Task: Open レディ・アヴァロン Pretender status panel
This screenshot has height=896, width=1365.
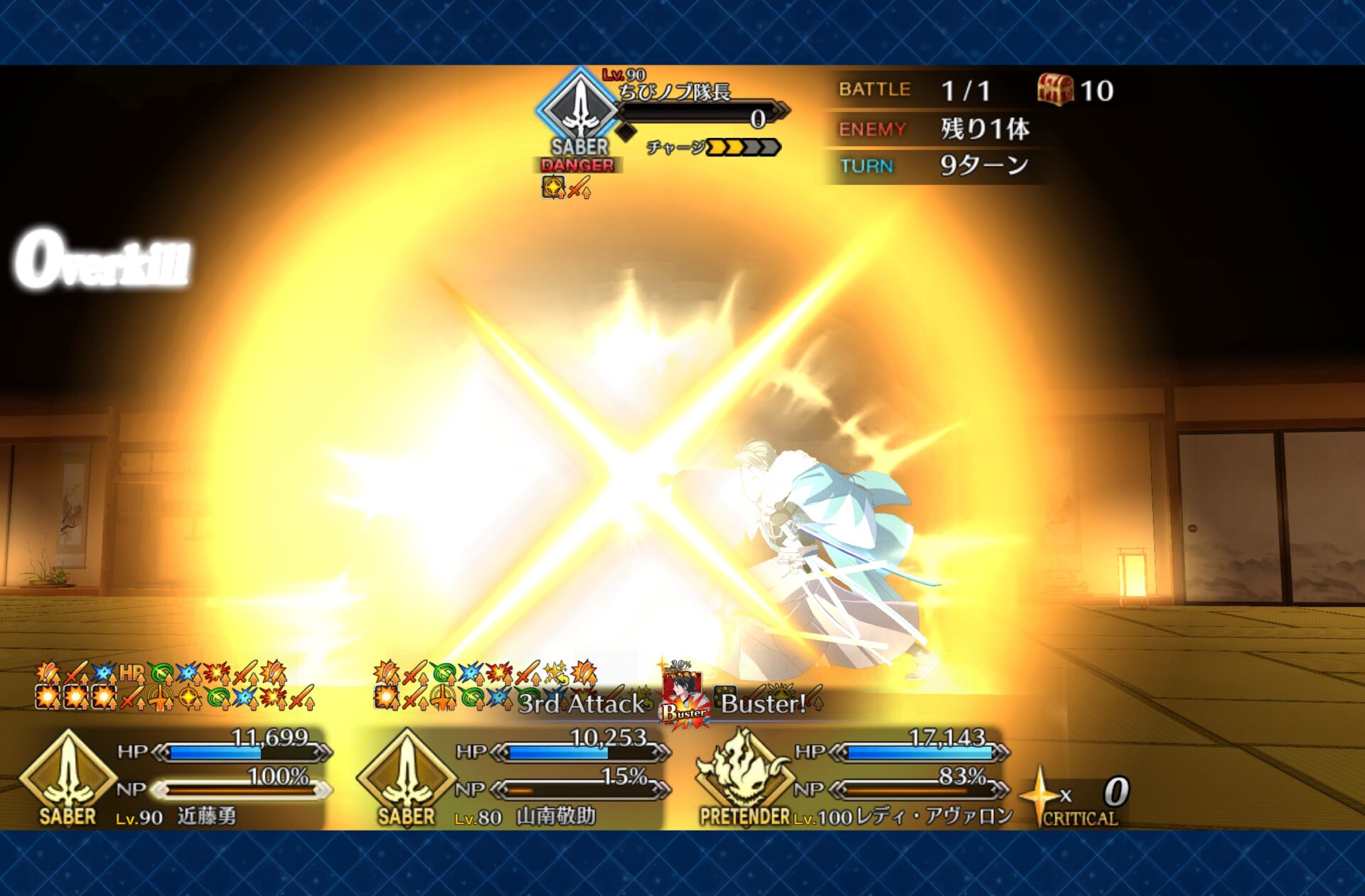Action: tap(853, 778)
